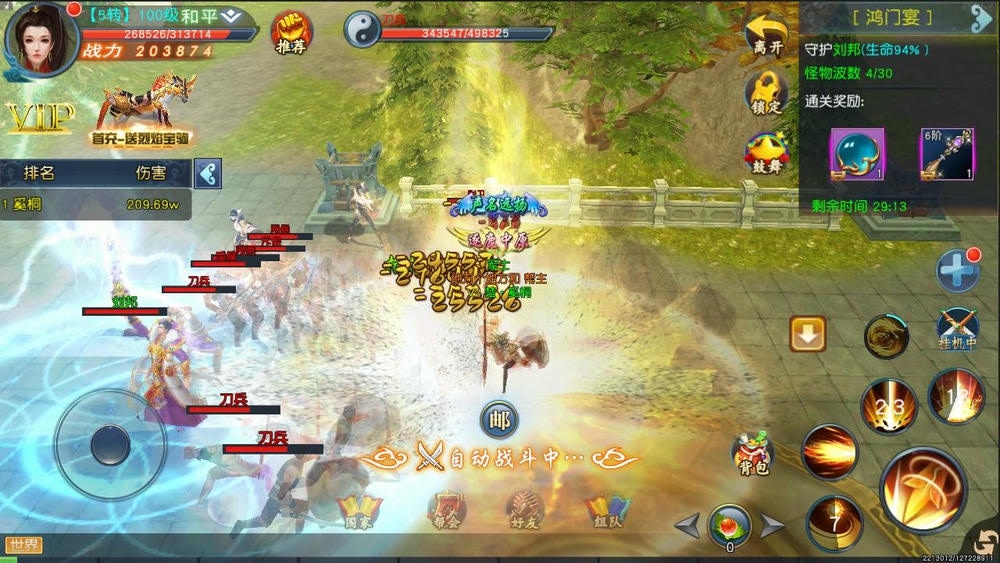
Task: Open mail with the 邮 button
Action: (499, 421)
